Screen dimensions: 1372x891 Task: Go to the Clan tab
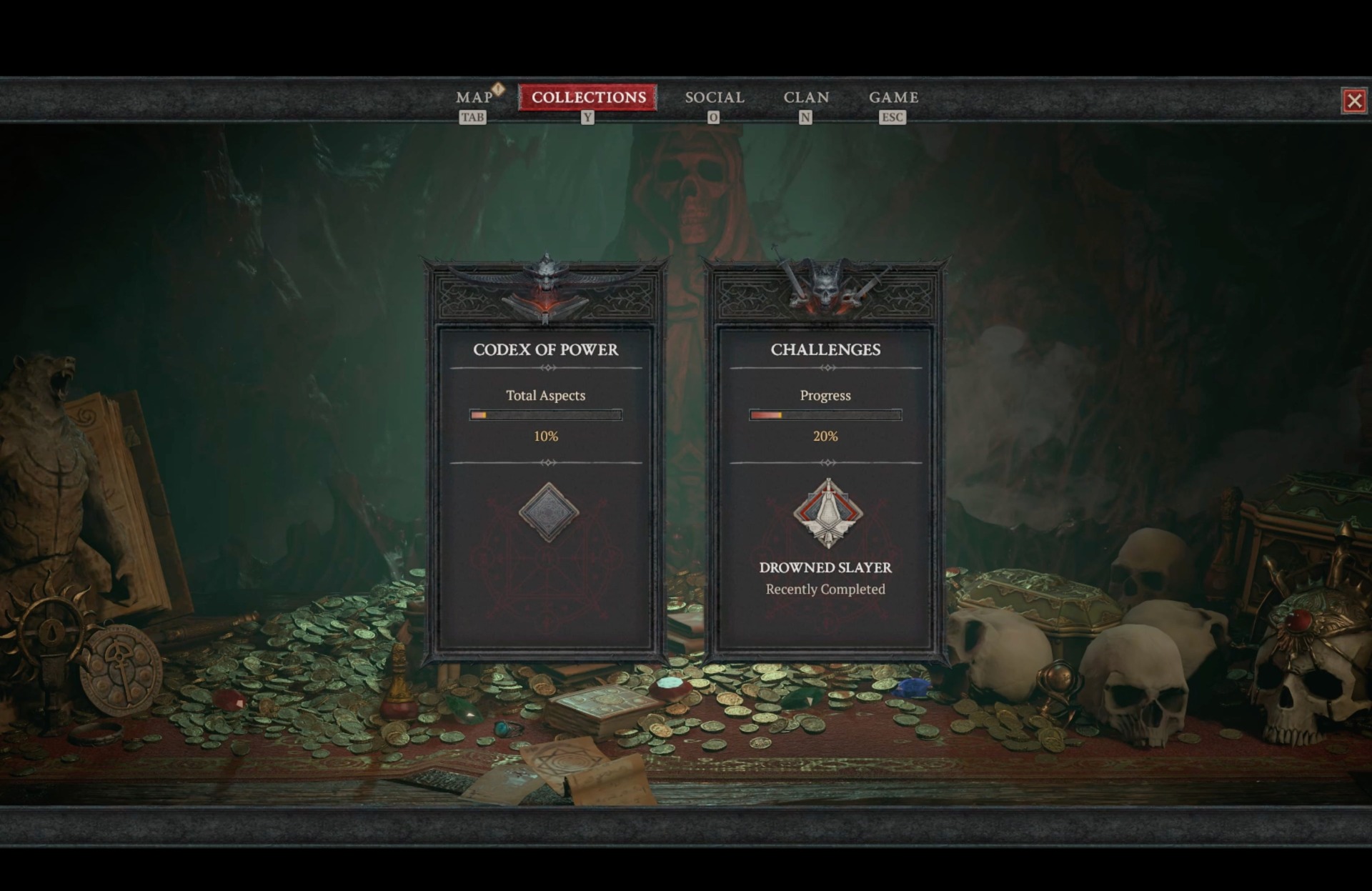pos(805,97)
